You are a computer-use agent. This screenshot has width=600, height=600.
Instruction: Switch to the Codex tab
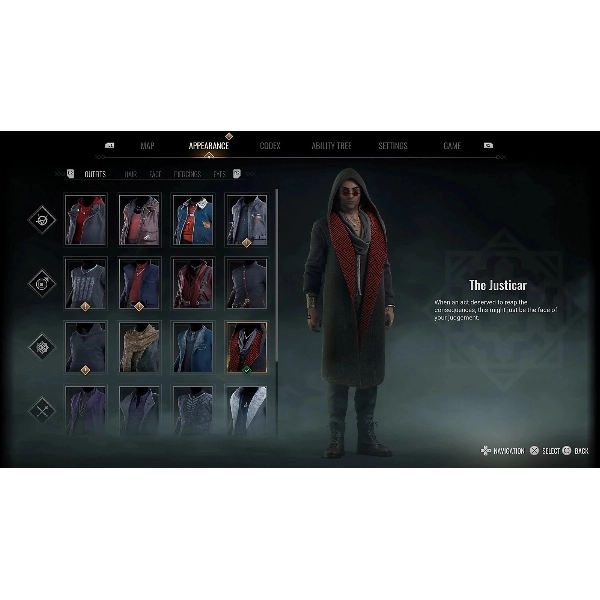[x=270, y=146]
